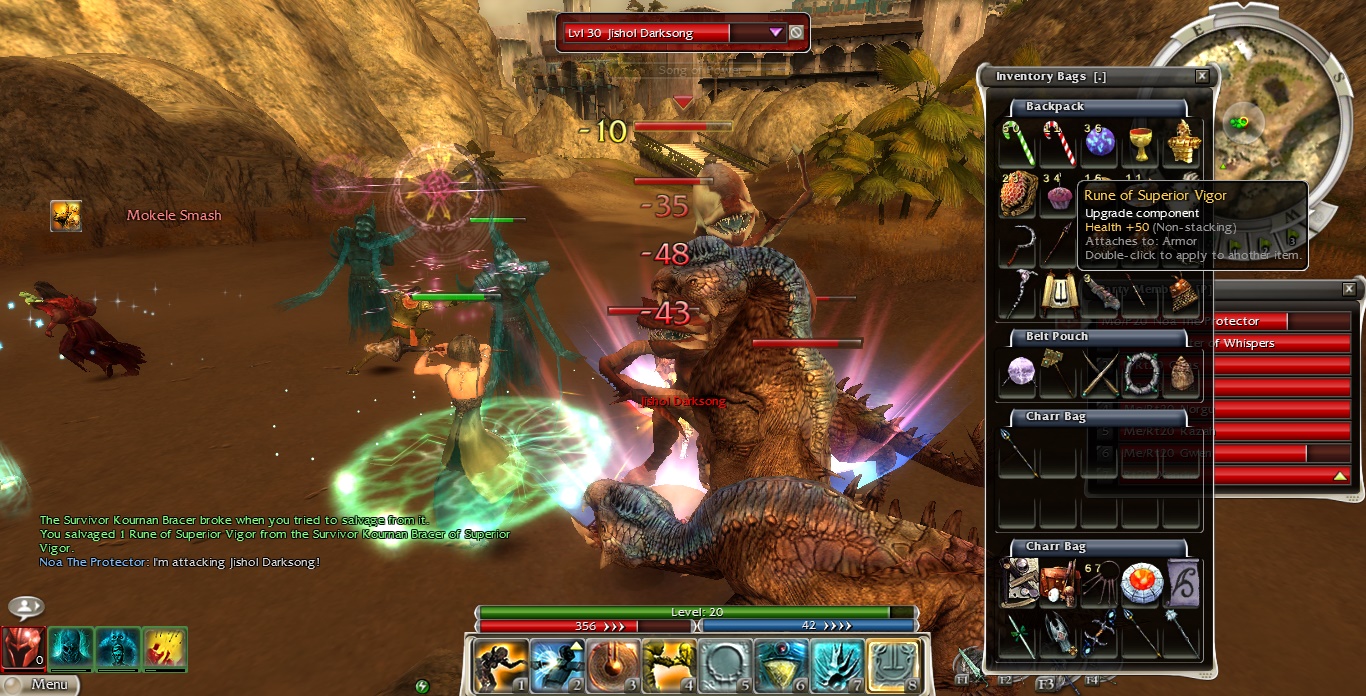
Task: Select the golden chalice item
Action: point(1140,145)
